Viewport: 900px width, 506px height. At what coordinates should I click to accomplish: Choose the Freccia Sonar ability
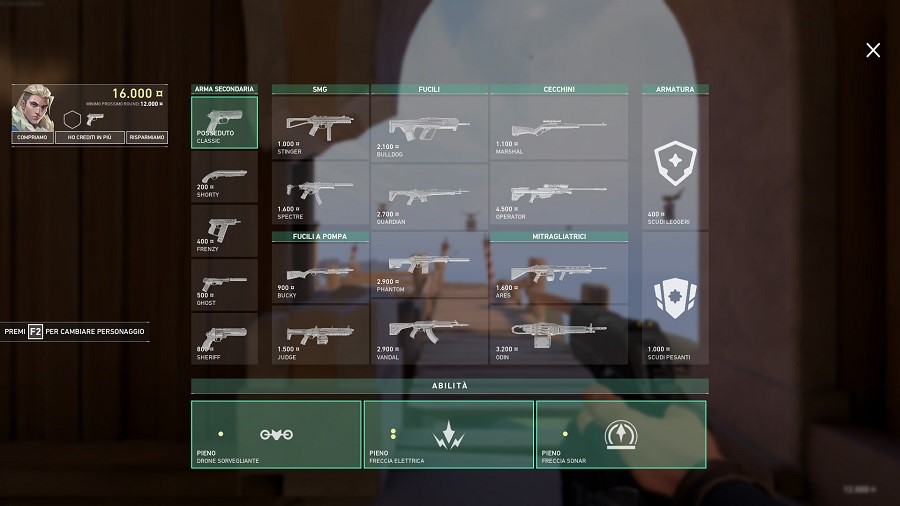point(621,434)
